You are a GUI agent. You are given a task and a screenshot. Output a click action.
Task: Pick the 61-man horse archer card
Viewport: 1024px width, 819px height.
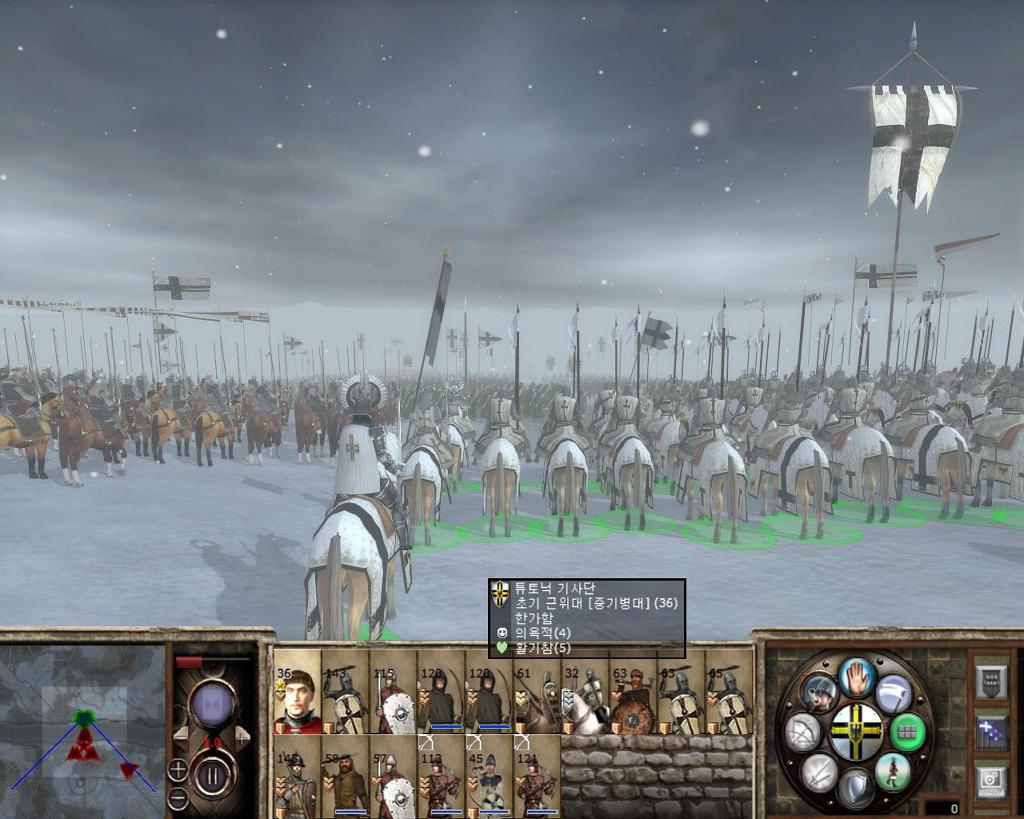(537, 692)
